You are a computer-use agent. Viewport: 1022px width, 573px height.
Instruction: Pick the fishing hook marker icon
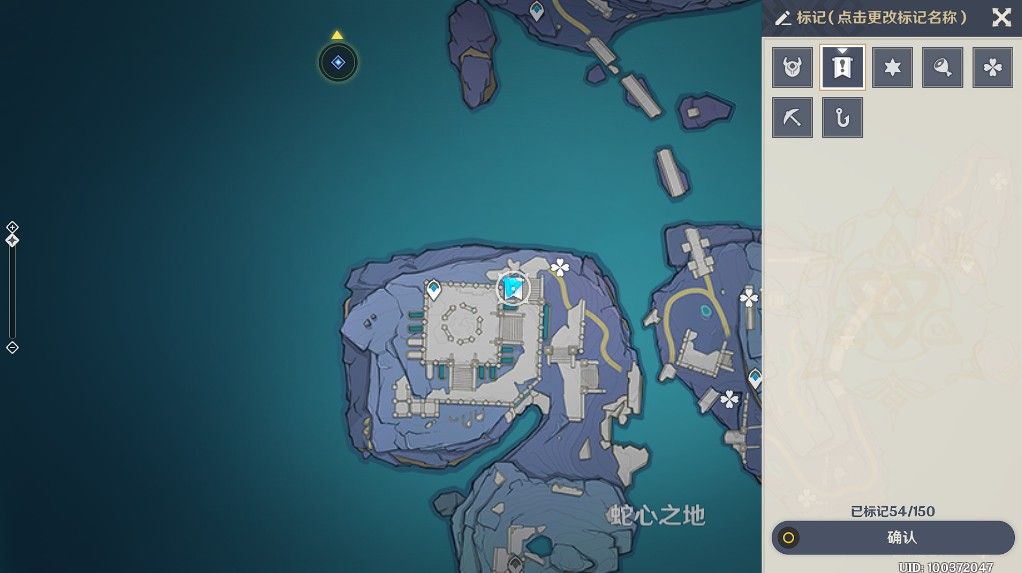(x=842, y=118)
